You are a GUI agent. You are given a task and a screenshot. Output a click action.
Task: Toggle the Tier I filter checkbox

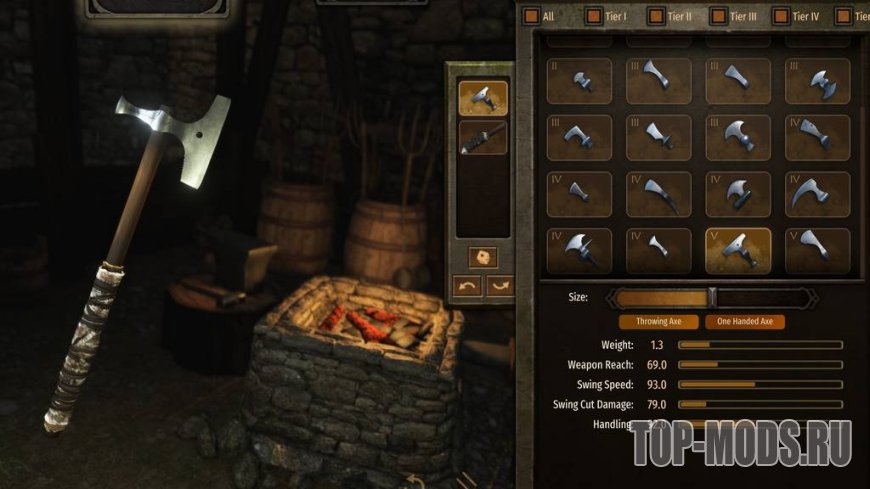tap(594, 16)
